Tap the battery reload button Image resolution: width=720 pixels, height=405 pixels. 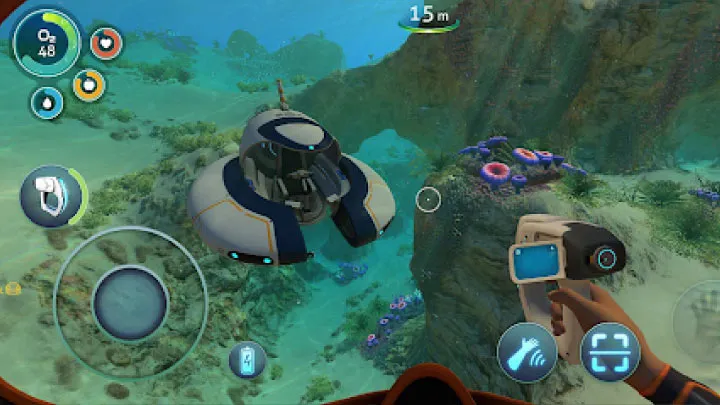(247, 360)
